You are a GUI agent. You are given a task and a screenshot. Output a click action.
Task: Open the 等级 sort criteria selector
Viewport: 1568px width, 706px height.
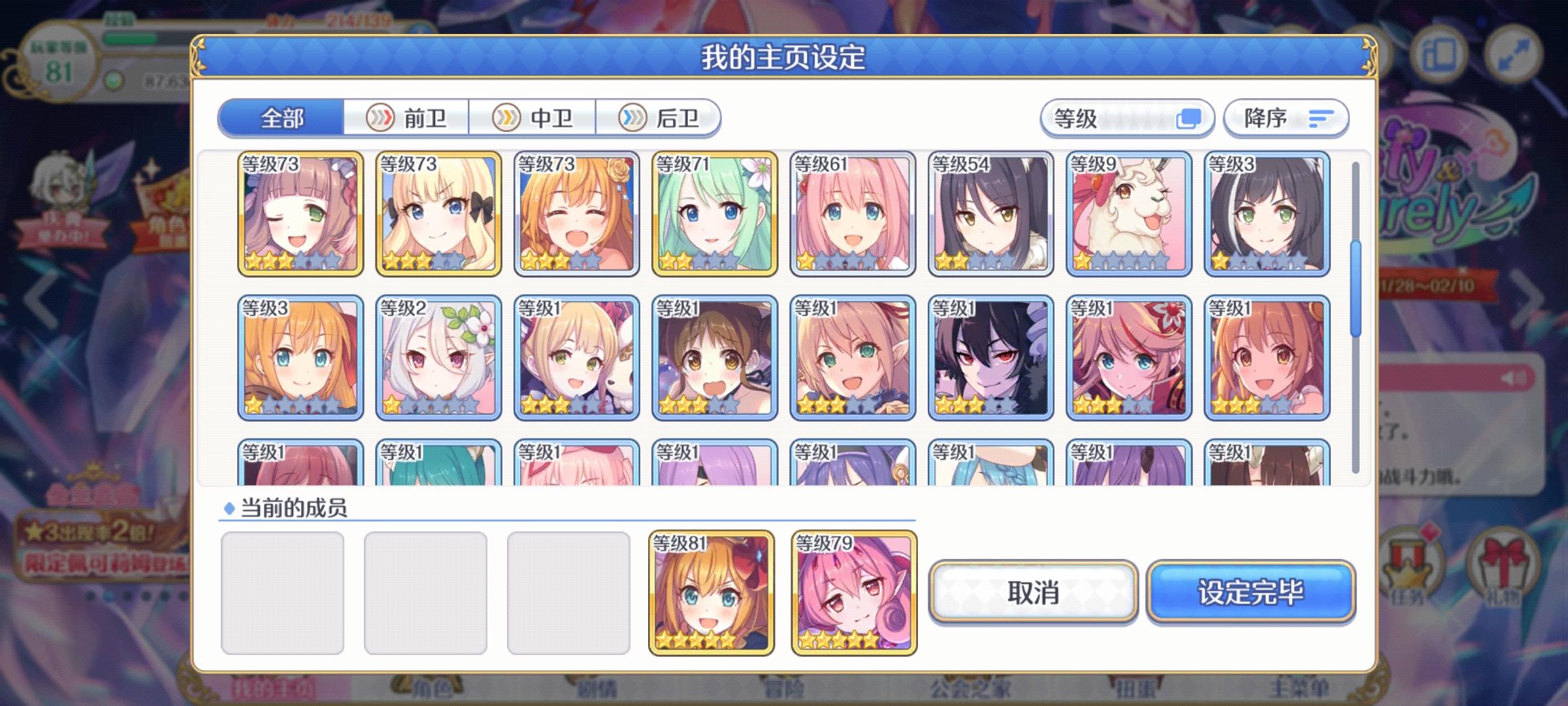(1127, 118)
